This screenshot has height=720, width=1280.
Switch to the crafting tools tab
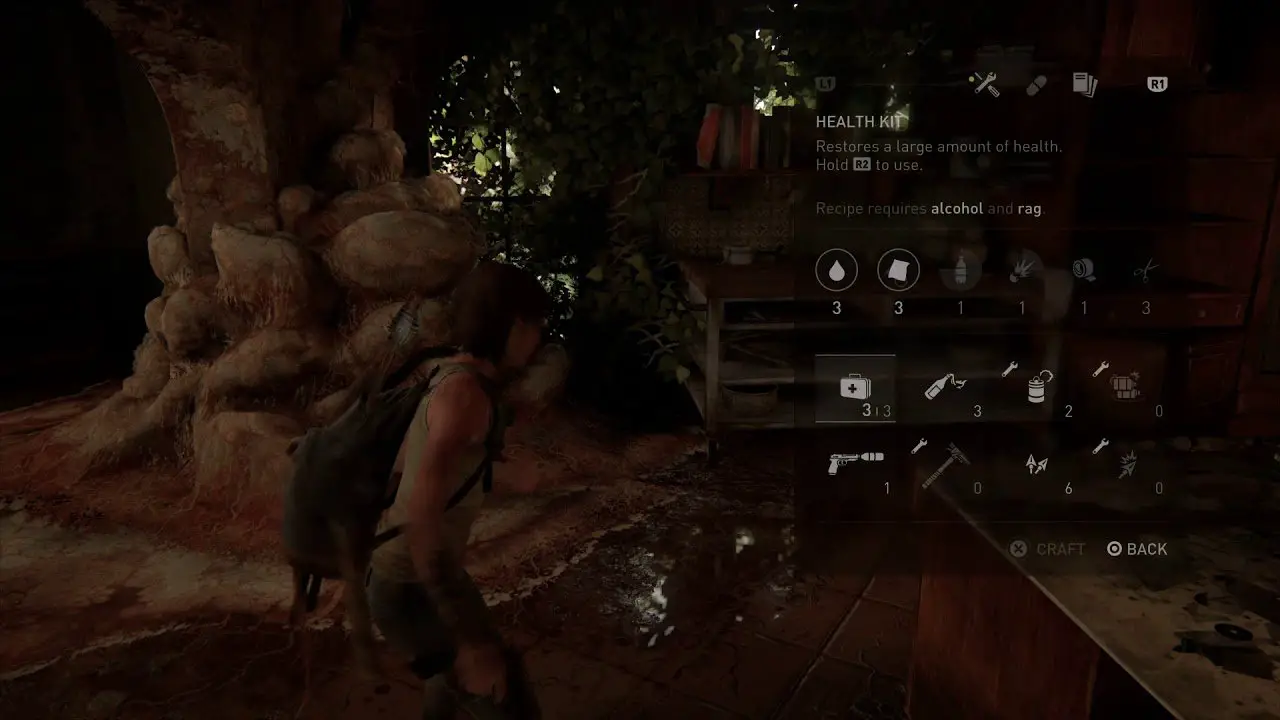(986, 85)
